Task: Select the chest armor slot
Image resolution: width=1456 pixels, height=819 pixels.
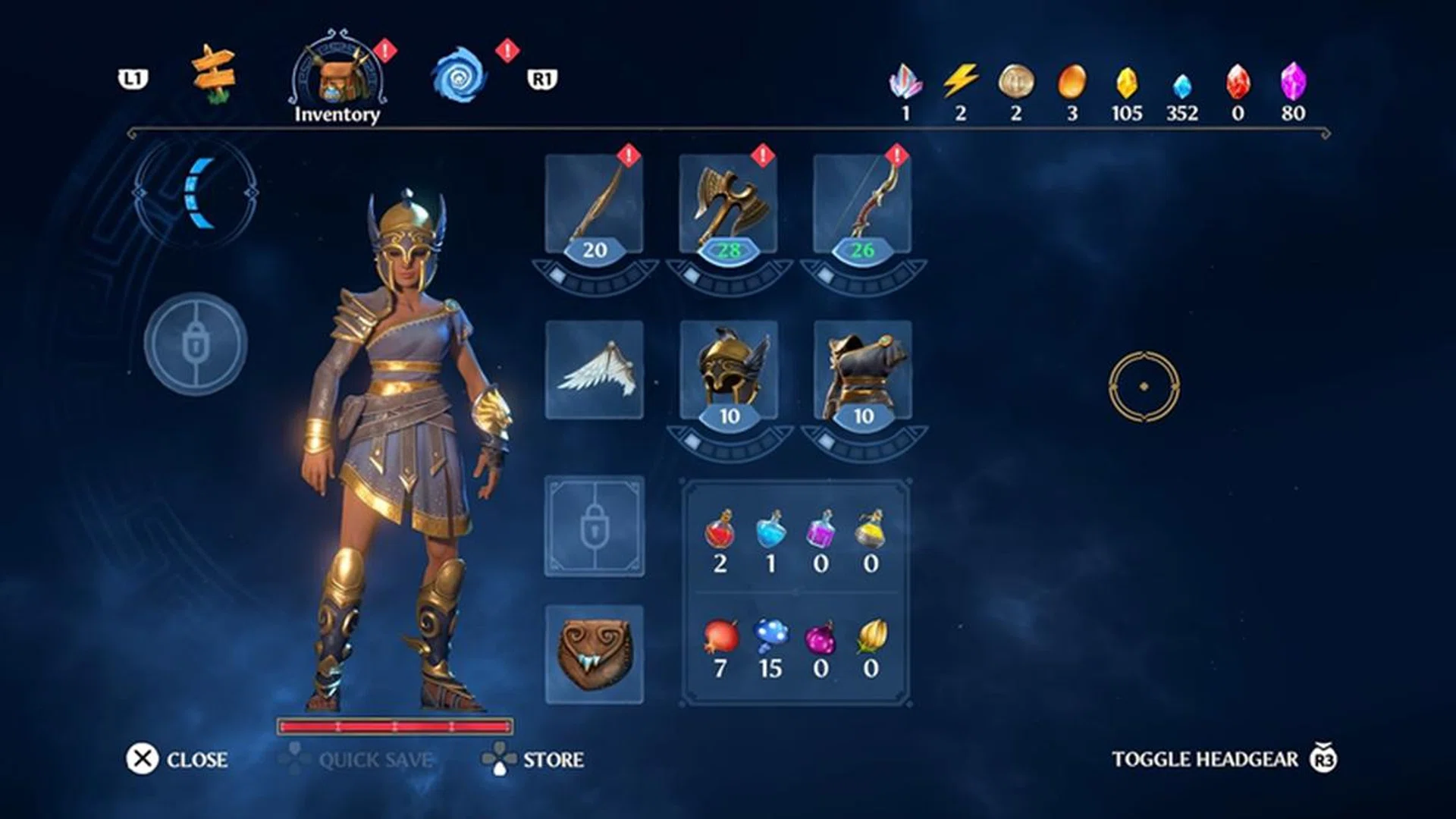Action: 862,370
